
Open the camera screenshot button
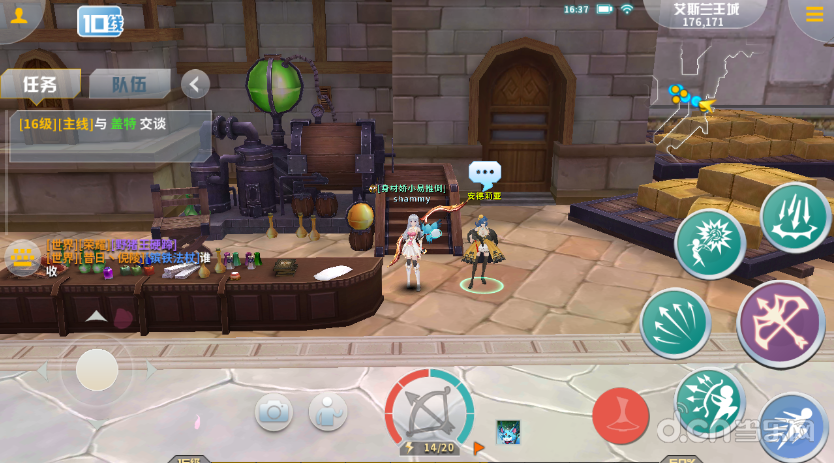click(273, 410)
